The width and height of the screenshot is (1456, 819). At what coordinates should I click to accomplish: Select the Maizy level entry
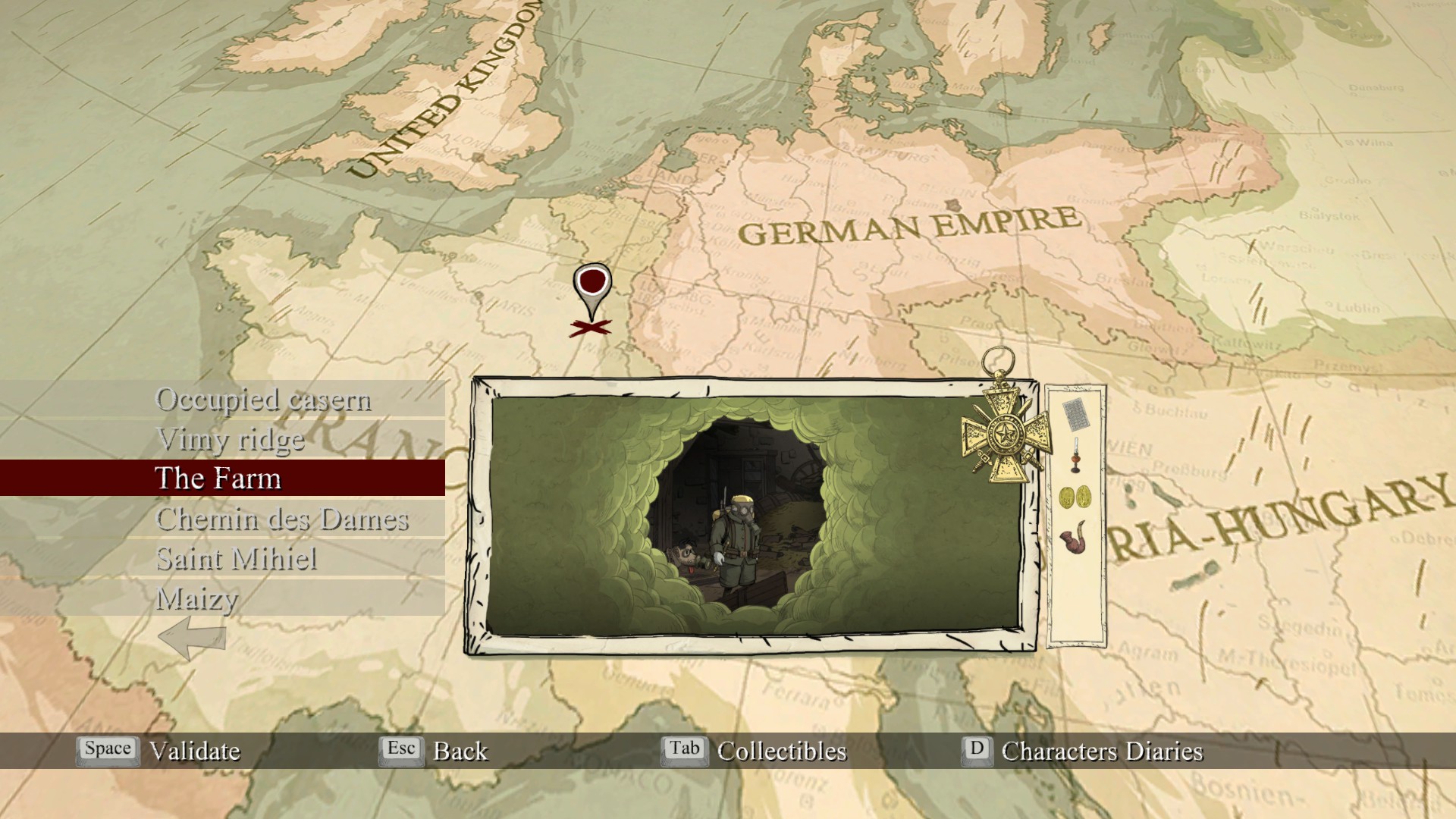tap(197, 599)
